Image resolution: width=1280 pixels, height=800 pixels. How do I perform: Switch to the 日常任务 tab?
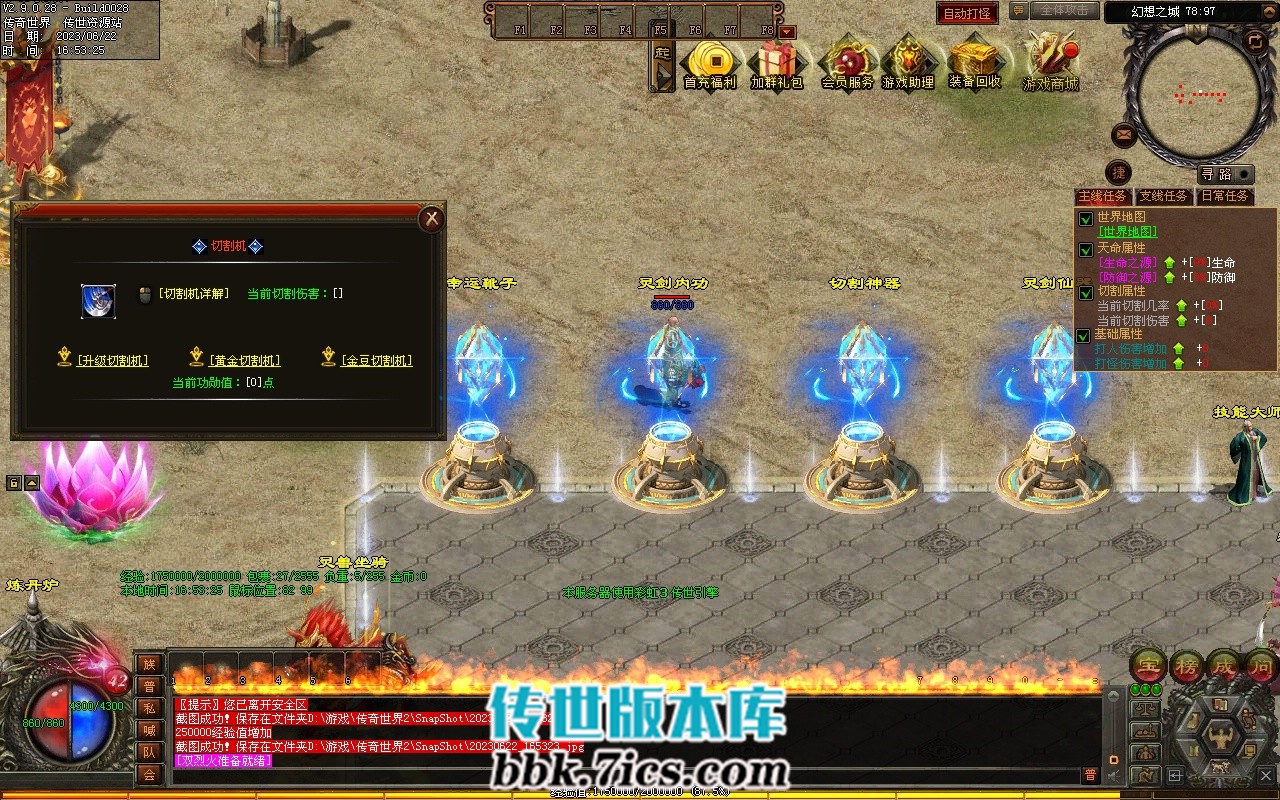(x=1225, y=196)
